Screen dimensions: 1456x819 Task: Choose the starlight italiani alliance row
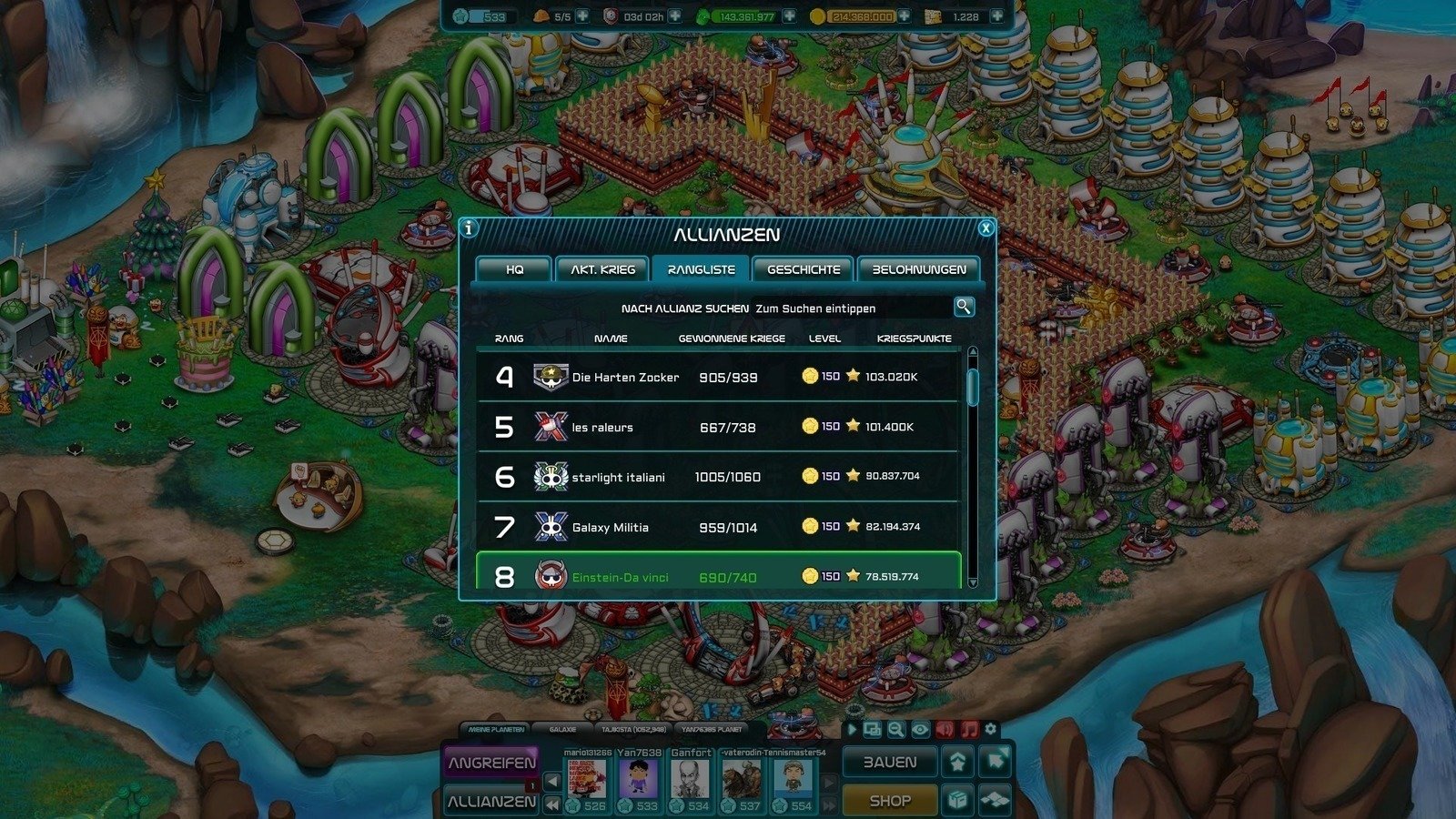718,477
